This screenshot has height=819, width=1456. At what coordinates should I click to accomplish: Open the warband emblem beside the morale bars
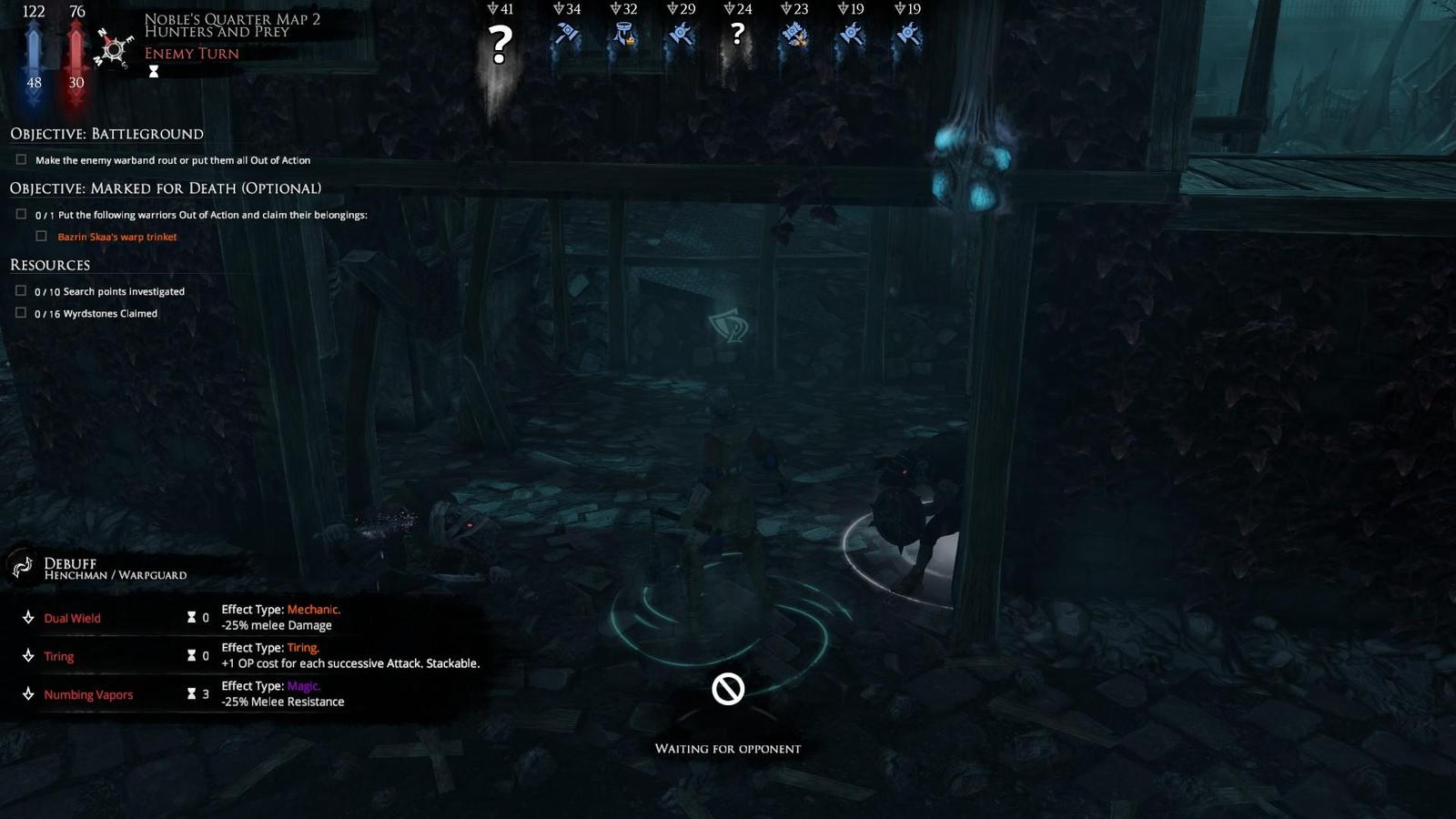(x=114, y=48)
